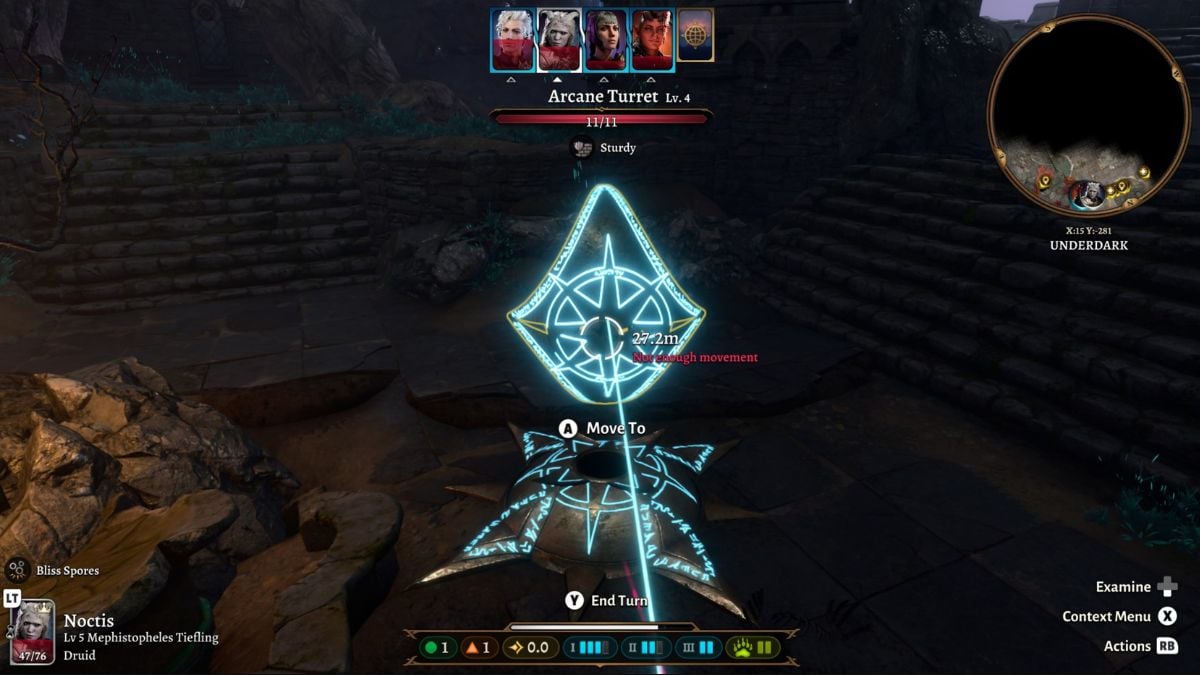Image resolution: width=1200 pixels, height=675 pixels.
Task: Click the Sturdy status icon under Arcane Turret
Action: (x=582, y=148)
